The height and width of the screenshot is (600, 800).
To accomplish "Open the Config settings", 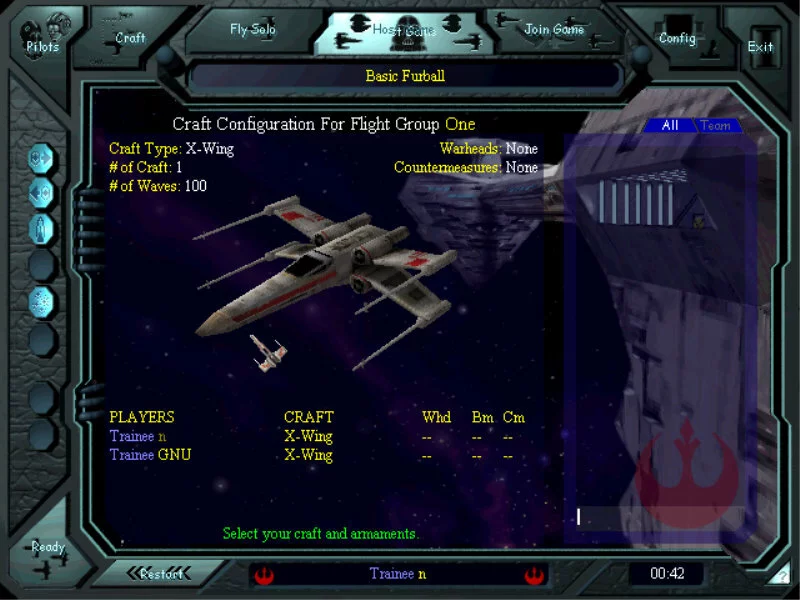I will [677, 38].
